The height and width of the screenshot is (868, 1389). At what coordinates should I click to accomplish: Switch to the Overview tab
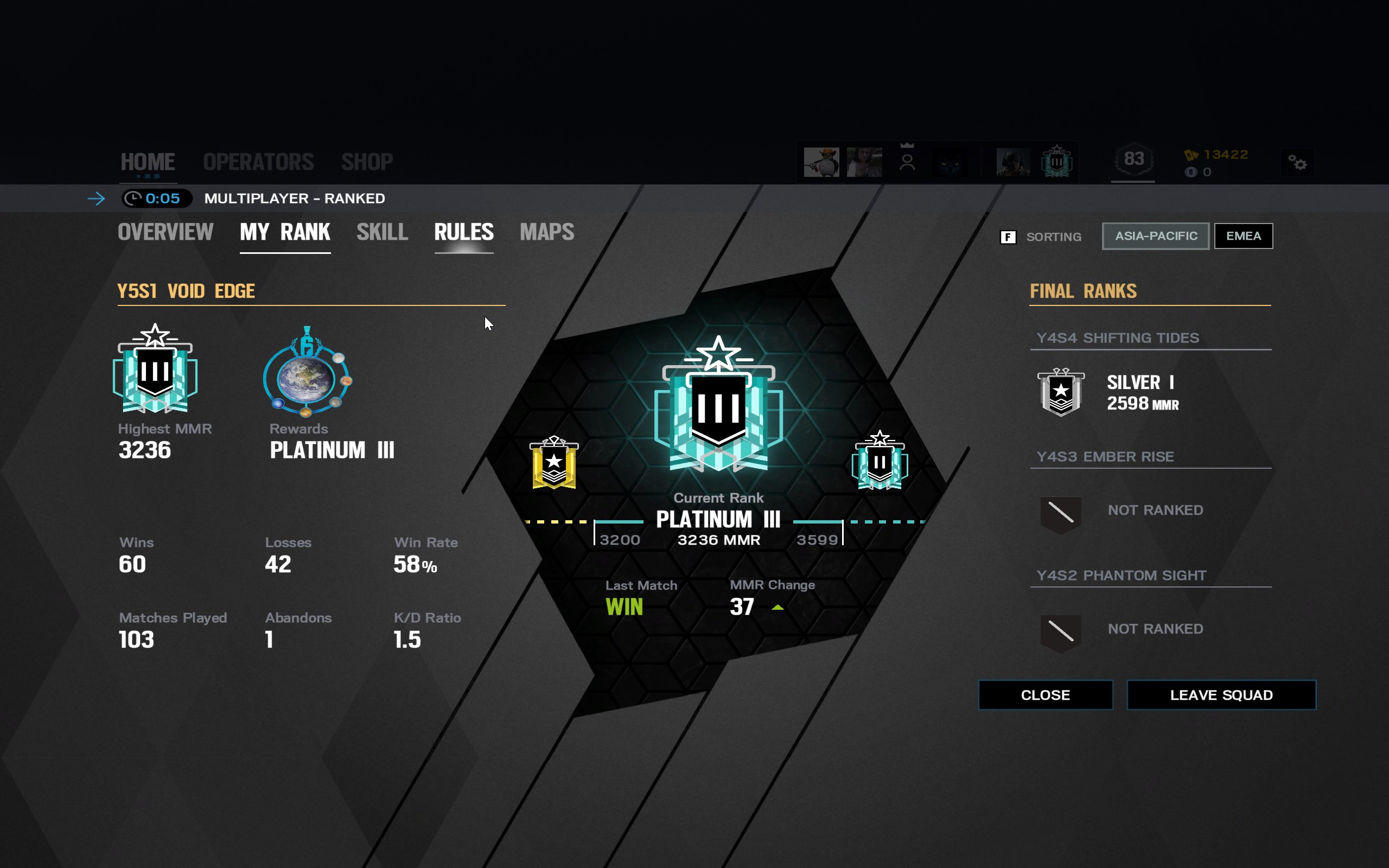point(165,233)
